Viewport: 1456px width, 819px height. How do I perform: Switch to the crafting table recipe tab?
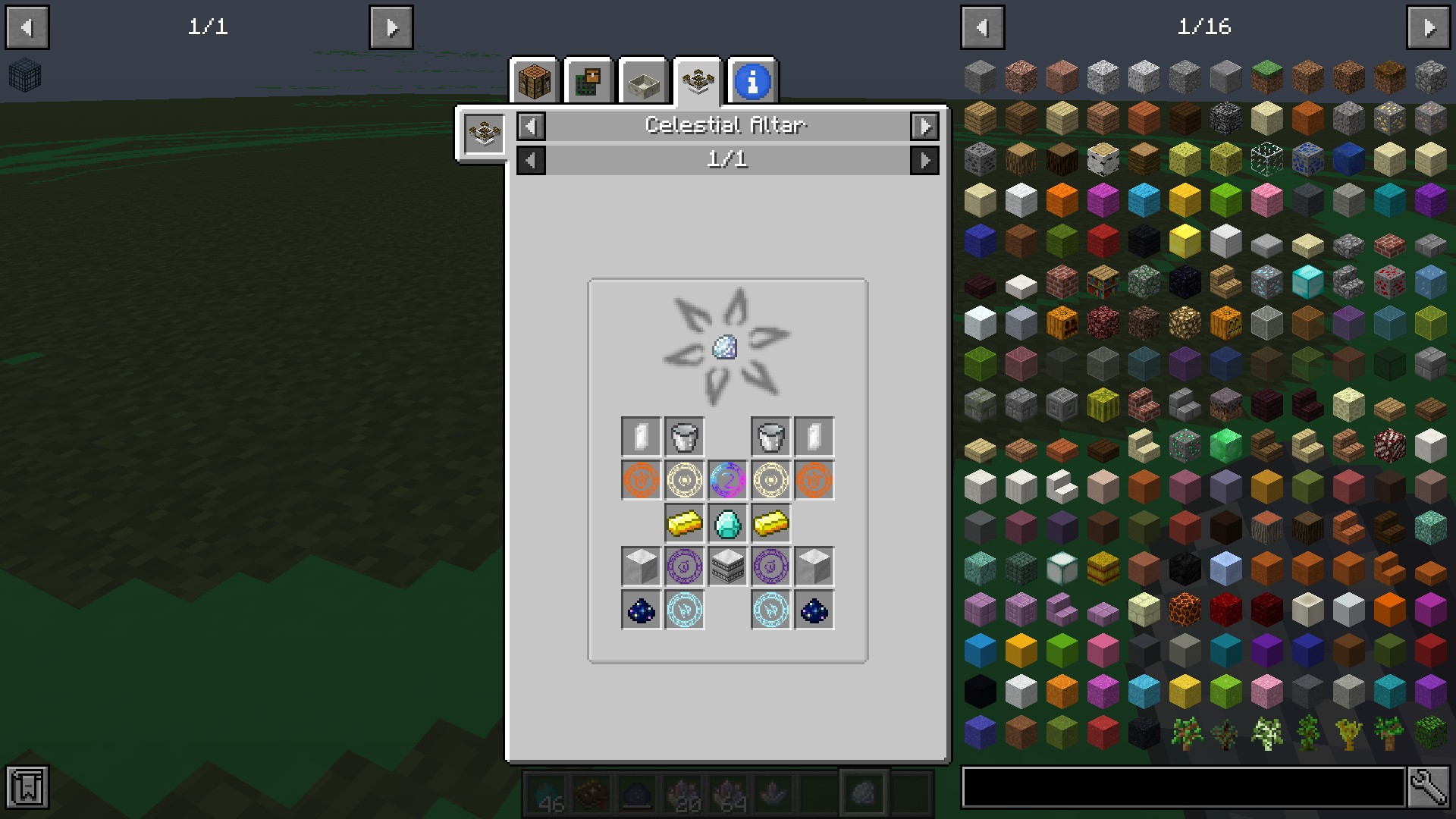534,81
